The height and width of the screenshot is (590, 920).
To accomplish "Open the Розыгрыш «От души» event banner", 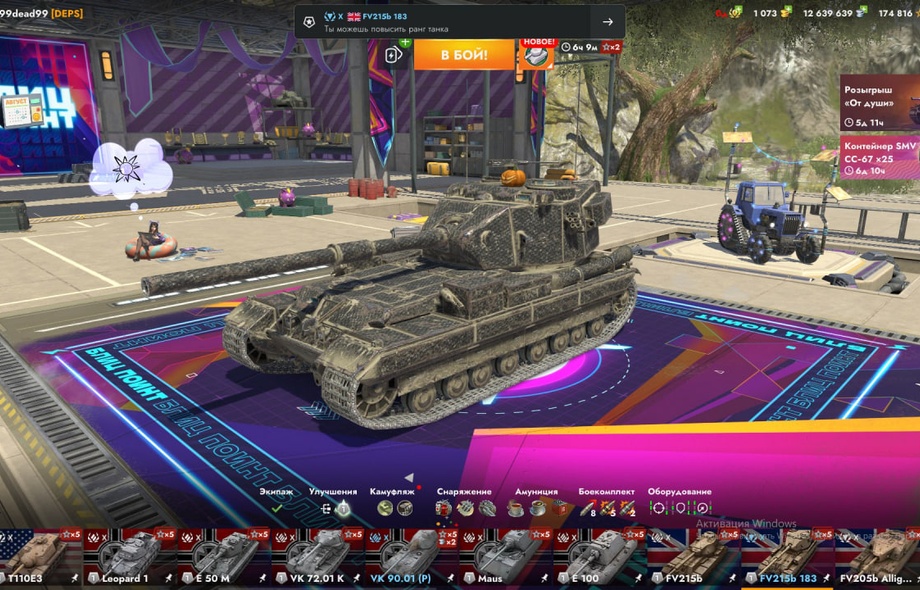I will (x=879, y=103).
